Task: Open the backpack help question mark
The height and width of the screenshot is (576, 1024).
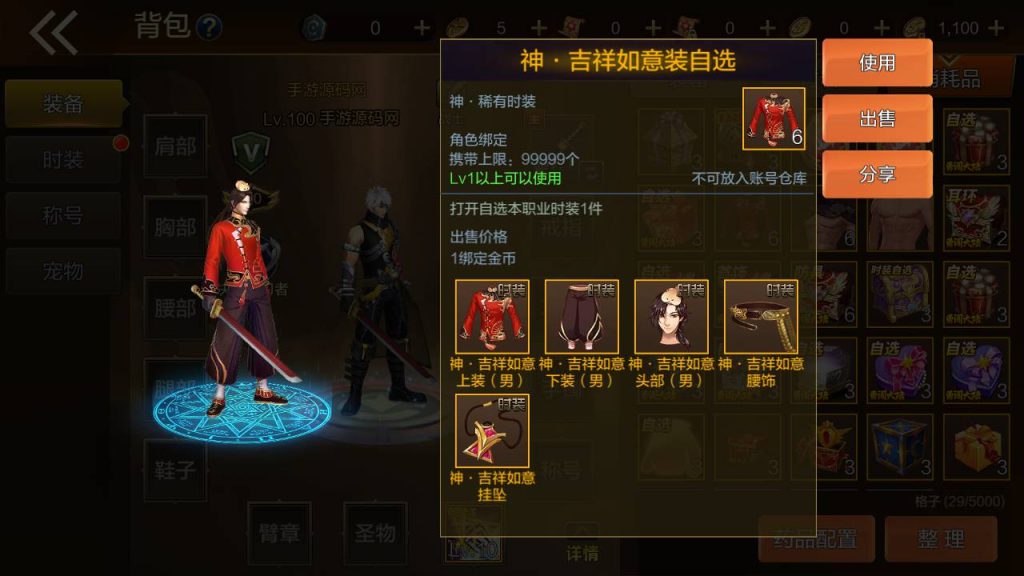Action: (x=209, y=27)
